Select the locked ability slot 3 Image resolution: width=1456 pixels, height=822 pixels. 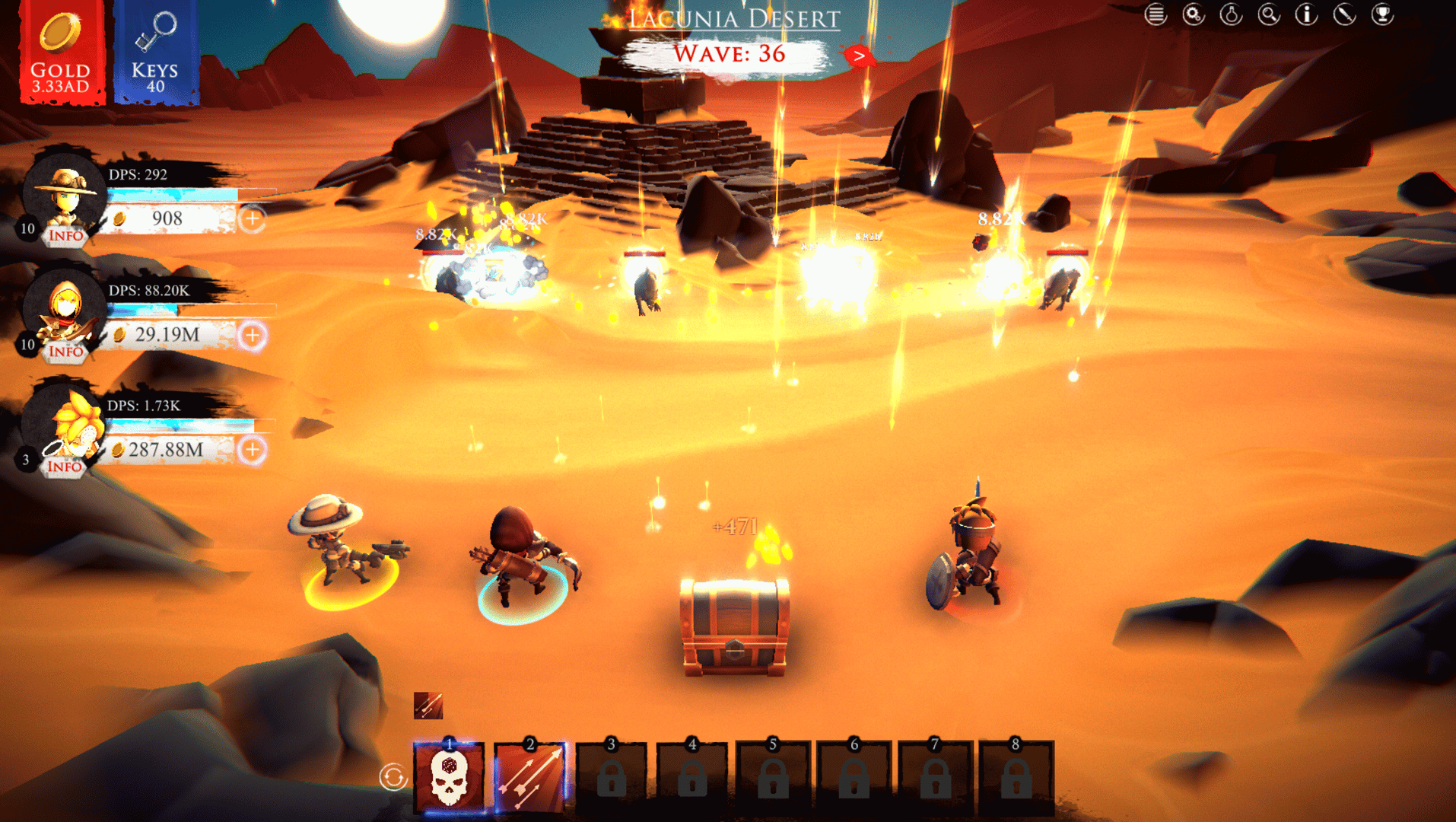(611, 778)
